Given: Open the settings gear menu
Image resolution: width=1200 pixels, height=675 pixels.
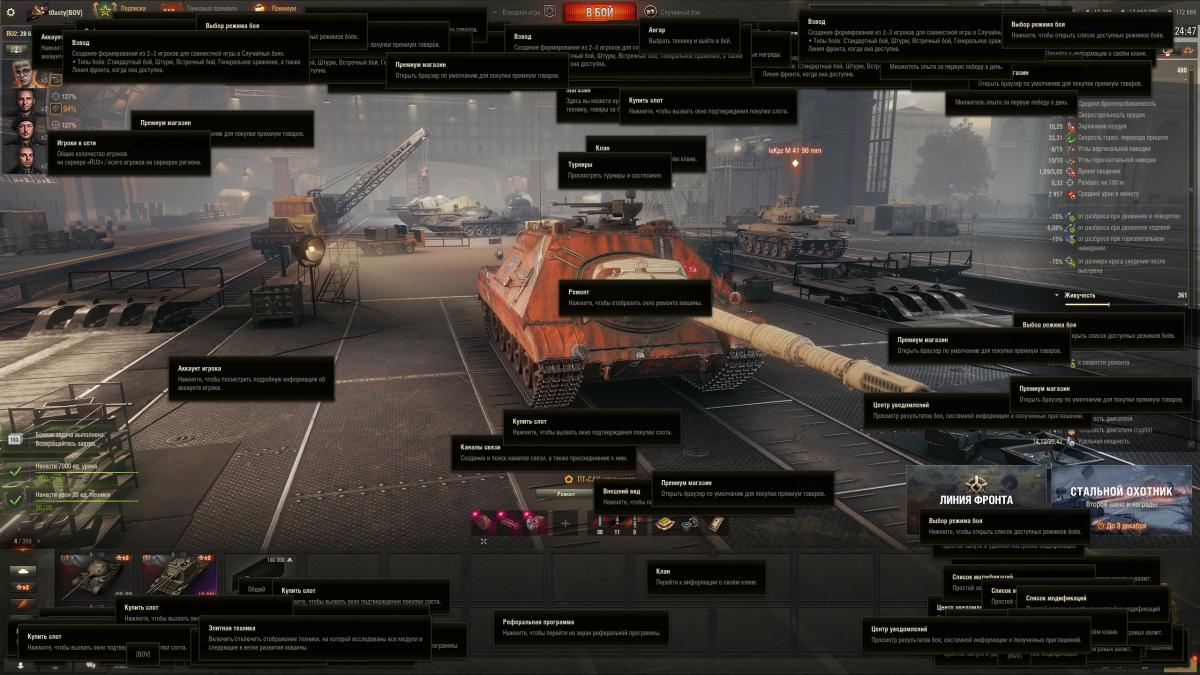Looking at the screenshot, I should point(9,12).
